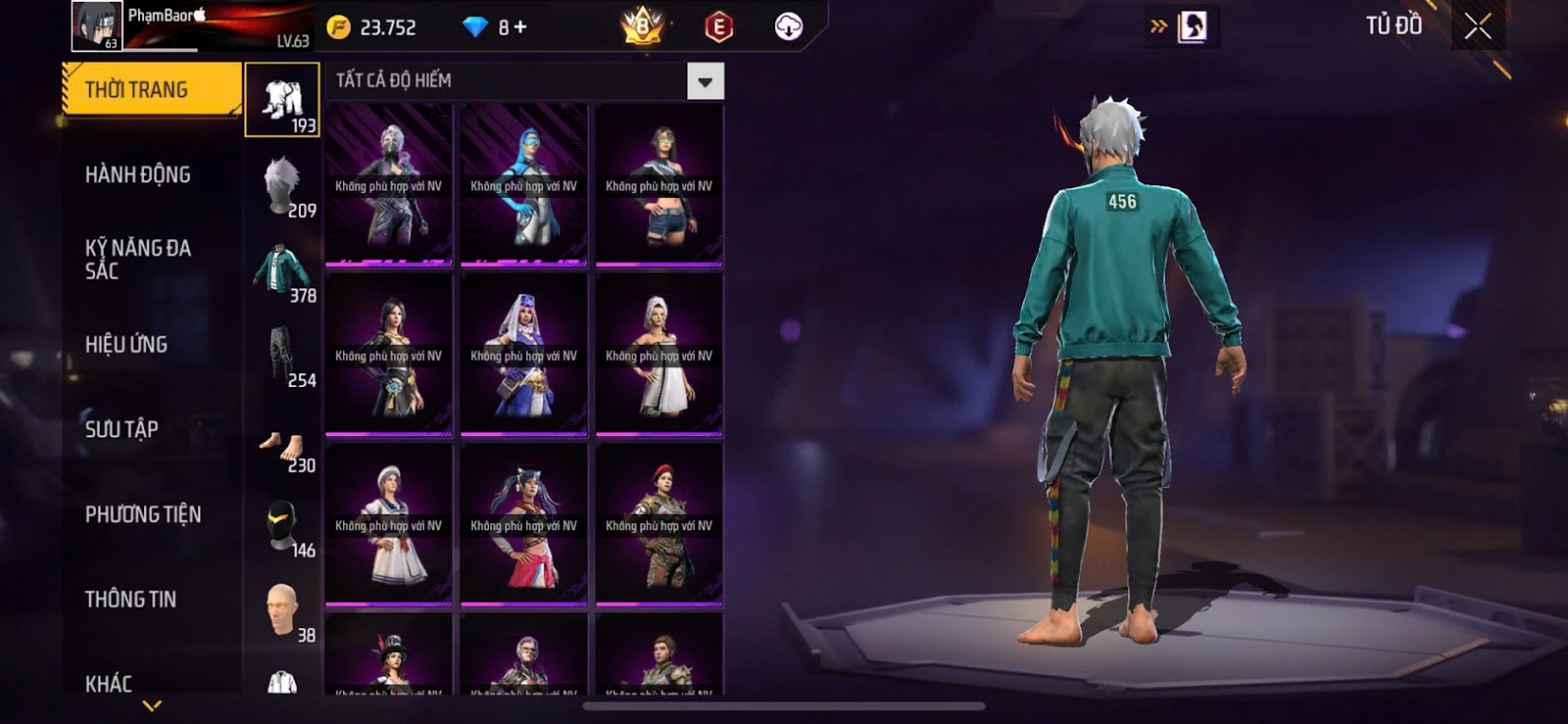The width and height of the screenshot is (1568, 724).
Task: Open the Hiệu Ứng category
Action: pos(126,344)
